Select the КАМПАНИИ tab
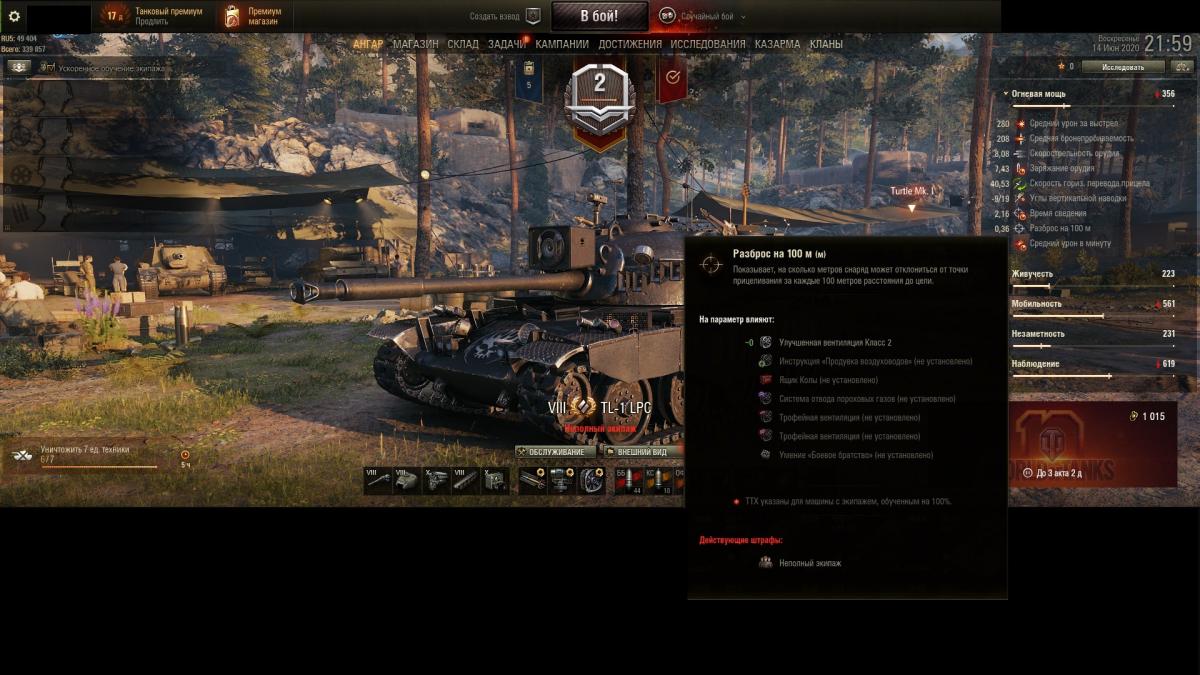Image resolution: width=1200 pixels, height=675 pixels. coord(562,44)
